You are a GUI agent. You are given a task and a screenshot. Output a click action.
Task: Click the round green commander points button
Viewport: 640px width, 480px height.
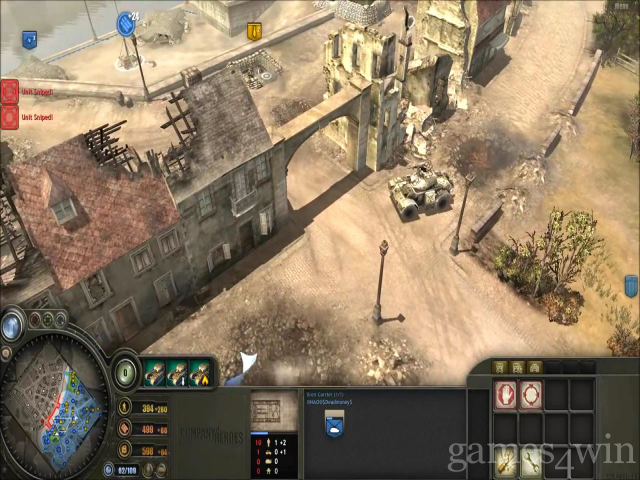coord(125,370)
